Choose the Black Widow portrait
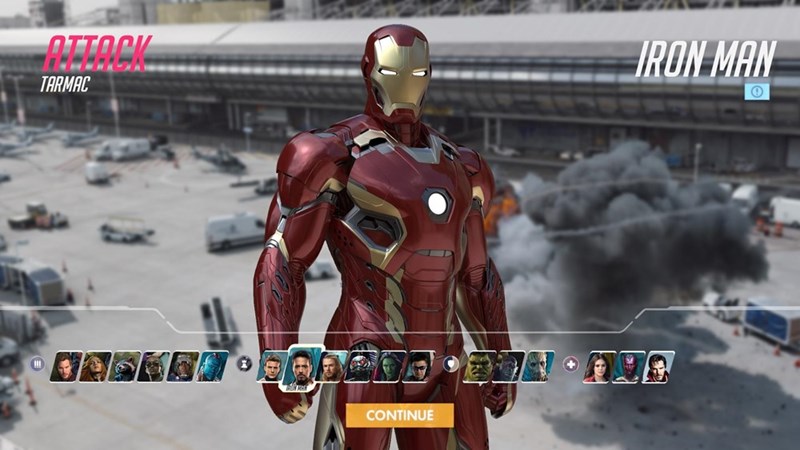Image resolution: width=800 pixels, height=450 pixels. point(95,366)
